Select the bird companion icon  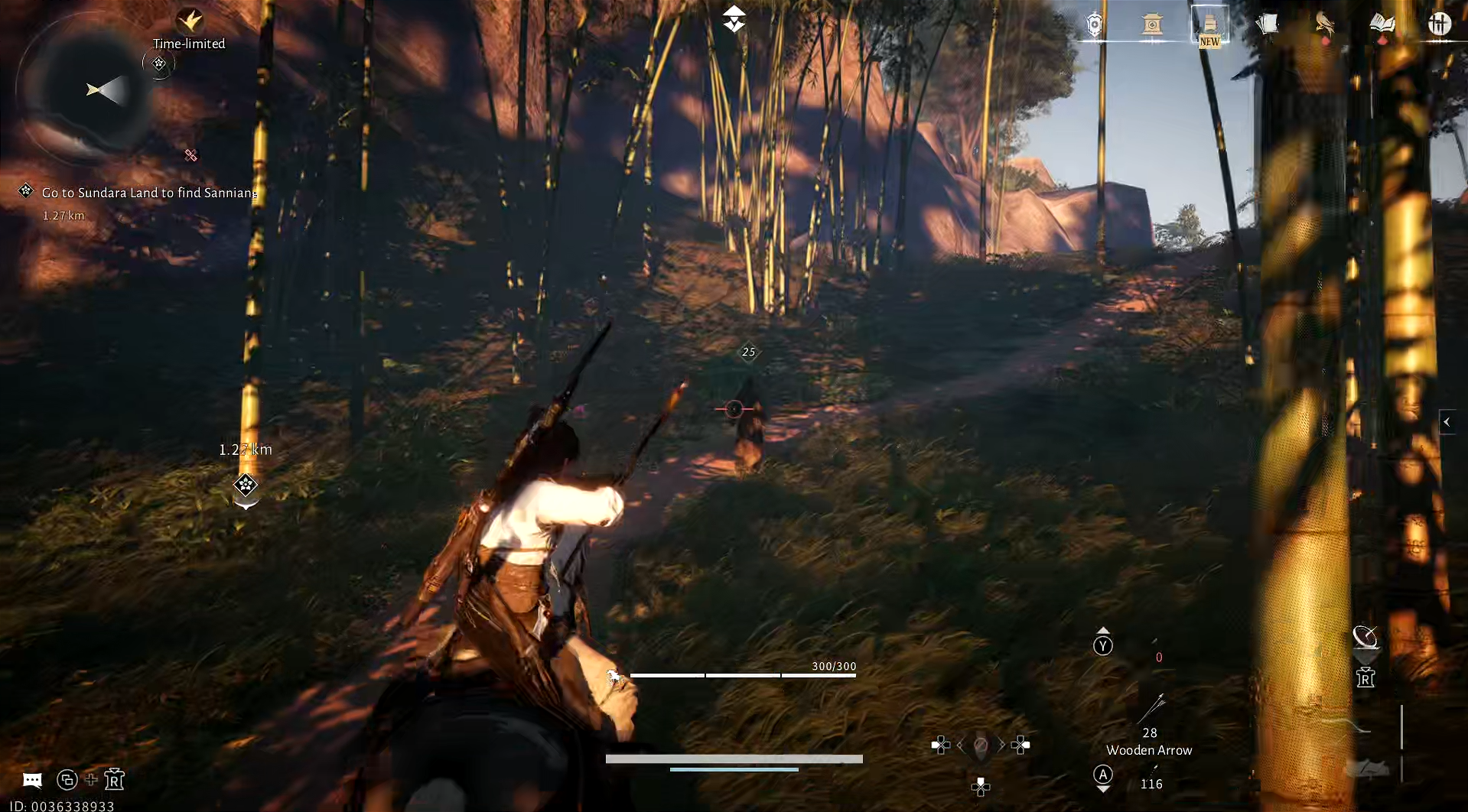pyautogui.click(x=1323, y=23)
